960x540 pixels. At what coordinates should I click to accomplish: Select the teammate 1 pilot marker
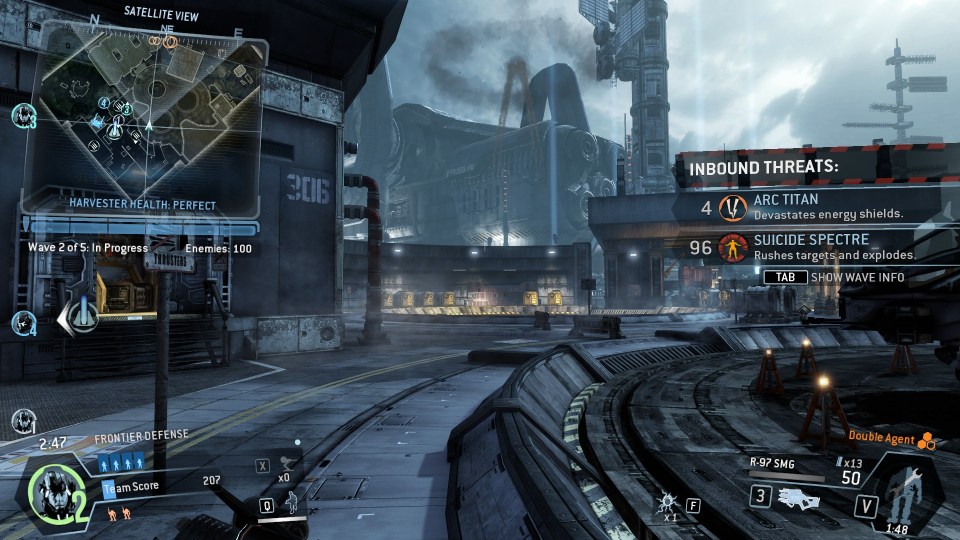click(24, 420)
